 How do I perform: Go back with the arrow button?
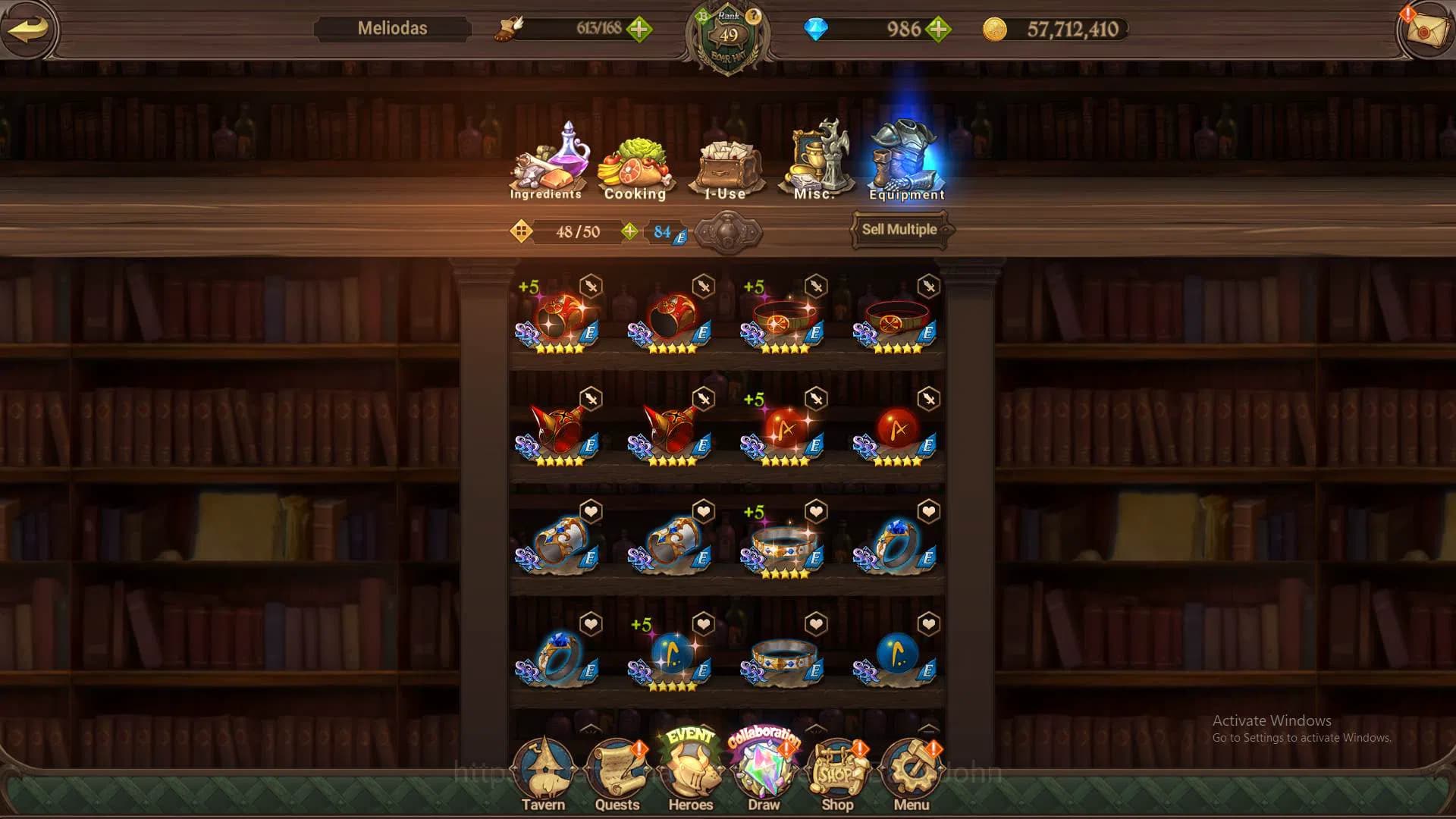click(x=29, y=29)
